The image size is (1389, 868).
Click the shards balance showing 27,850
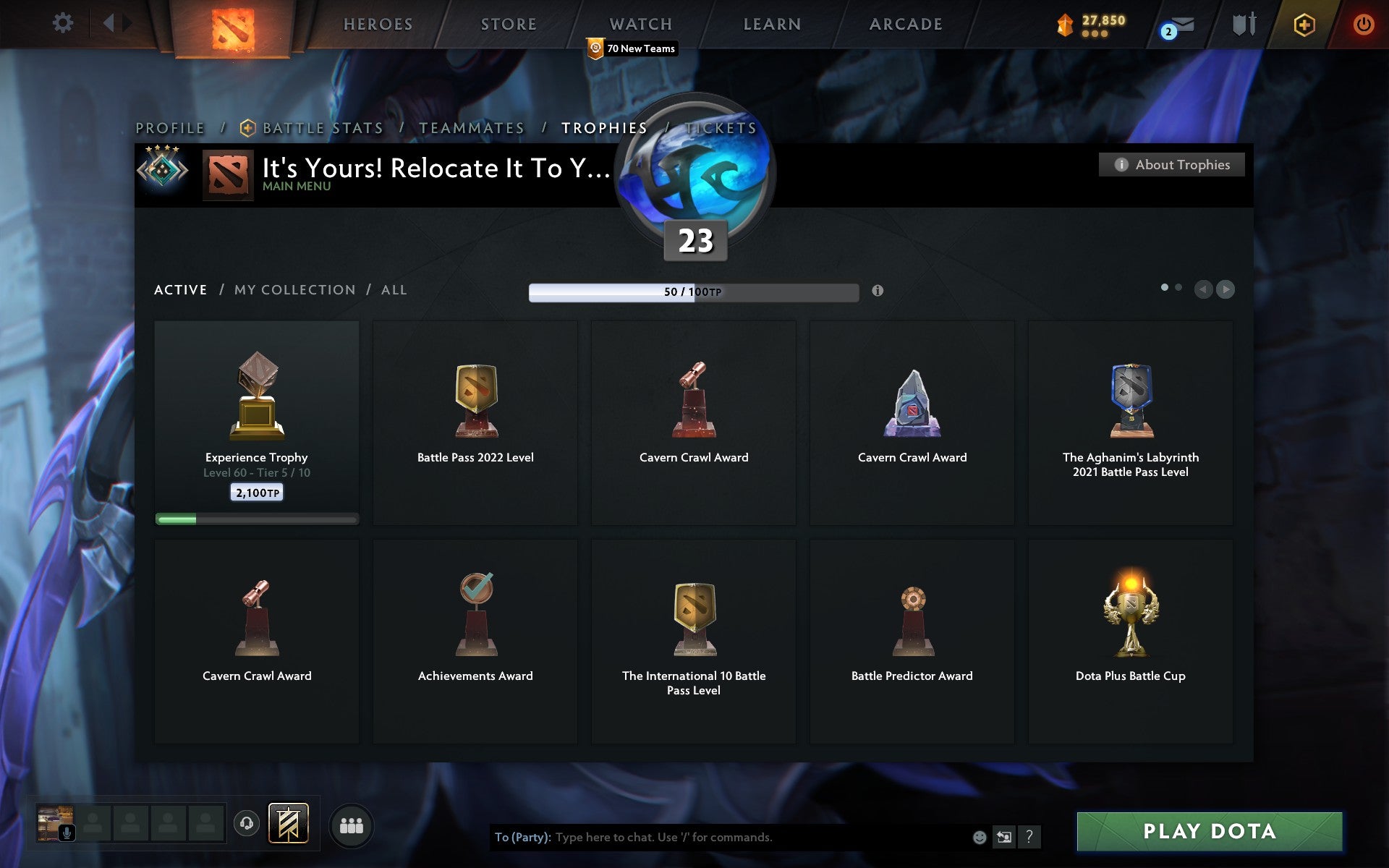coord(1092,22)
